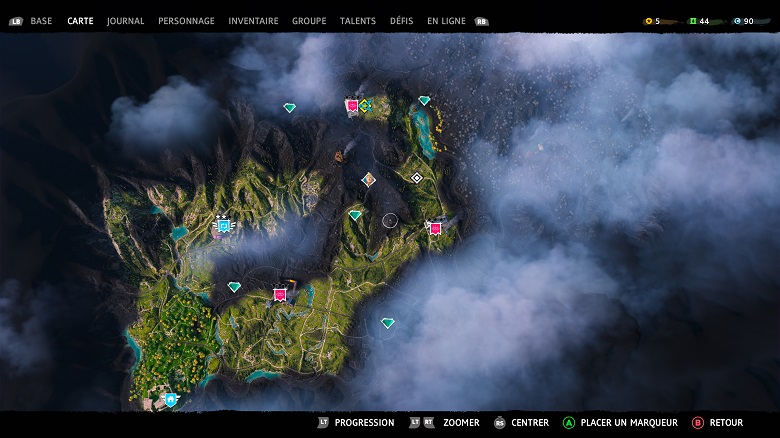Select the orange diamond map marker
Viewport: 780px width, 438px height.
[x=369, y=179]
